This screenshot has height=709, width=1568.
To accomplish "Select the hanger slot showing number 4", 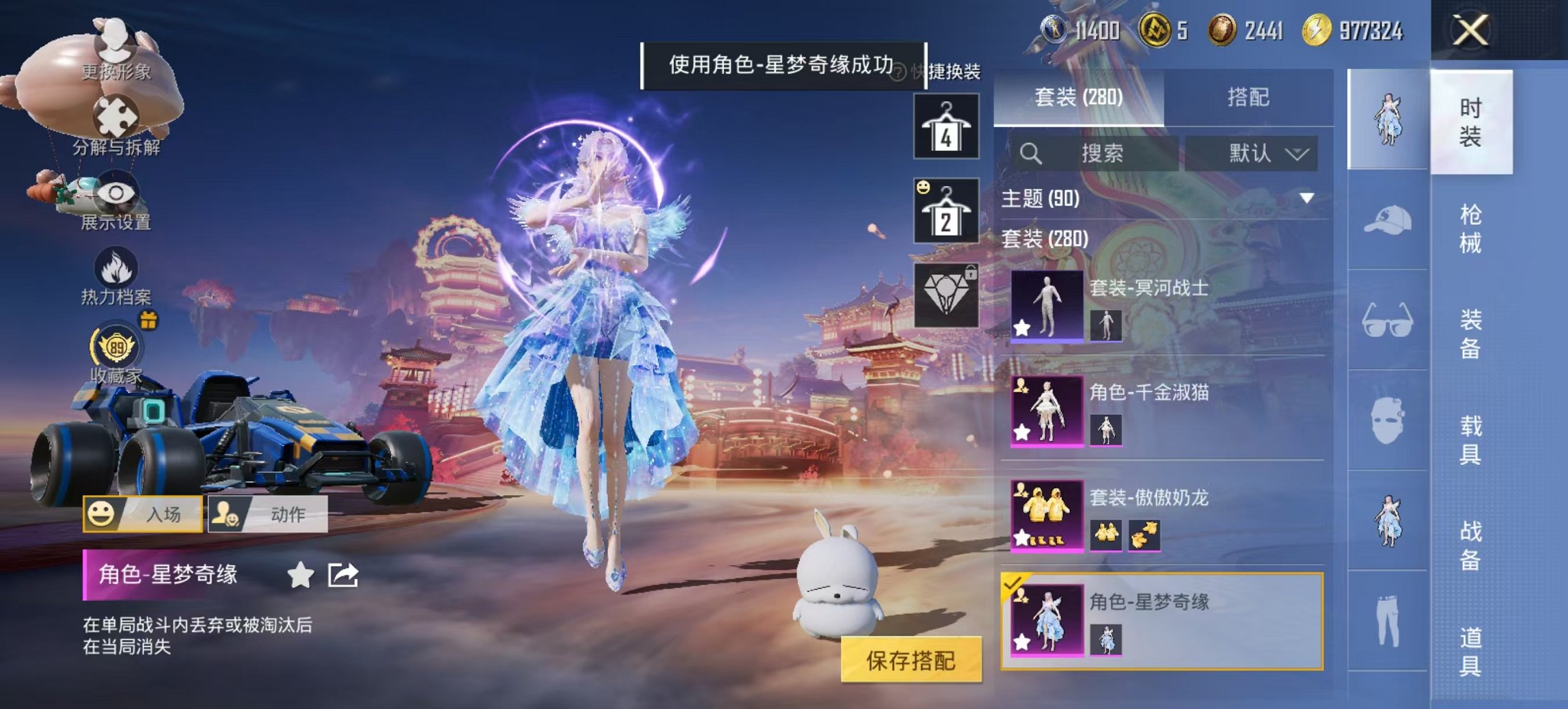I will pyautogui.click(x=948, y=126).
